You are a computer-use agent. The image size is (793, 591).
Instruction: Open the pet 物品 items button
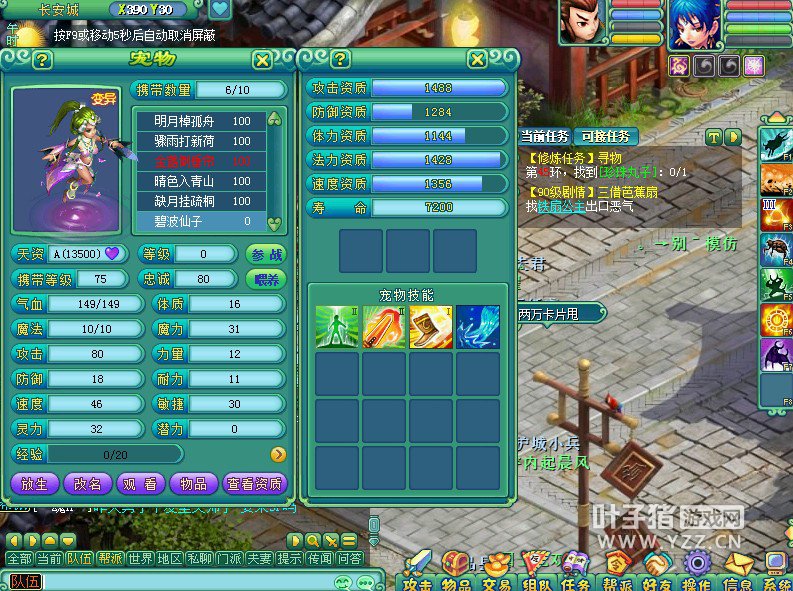[x=193, y=484]
